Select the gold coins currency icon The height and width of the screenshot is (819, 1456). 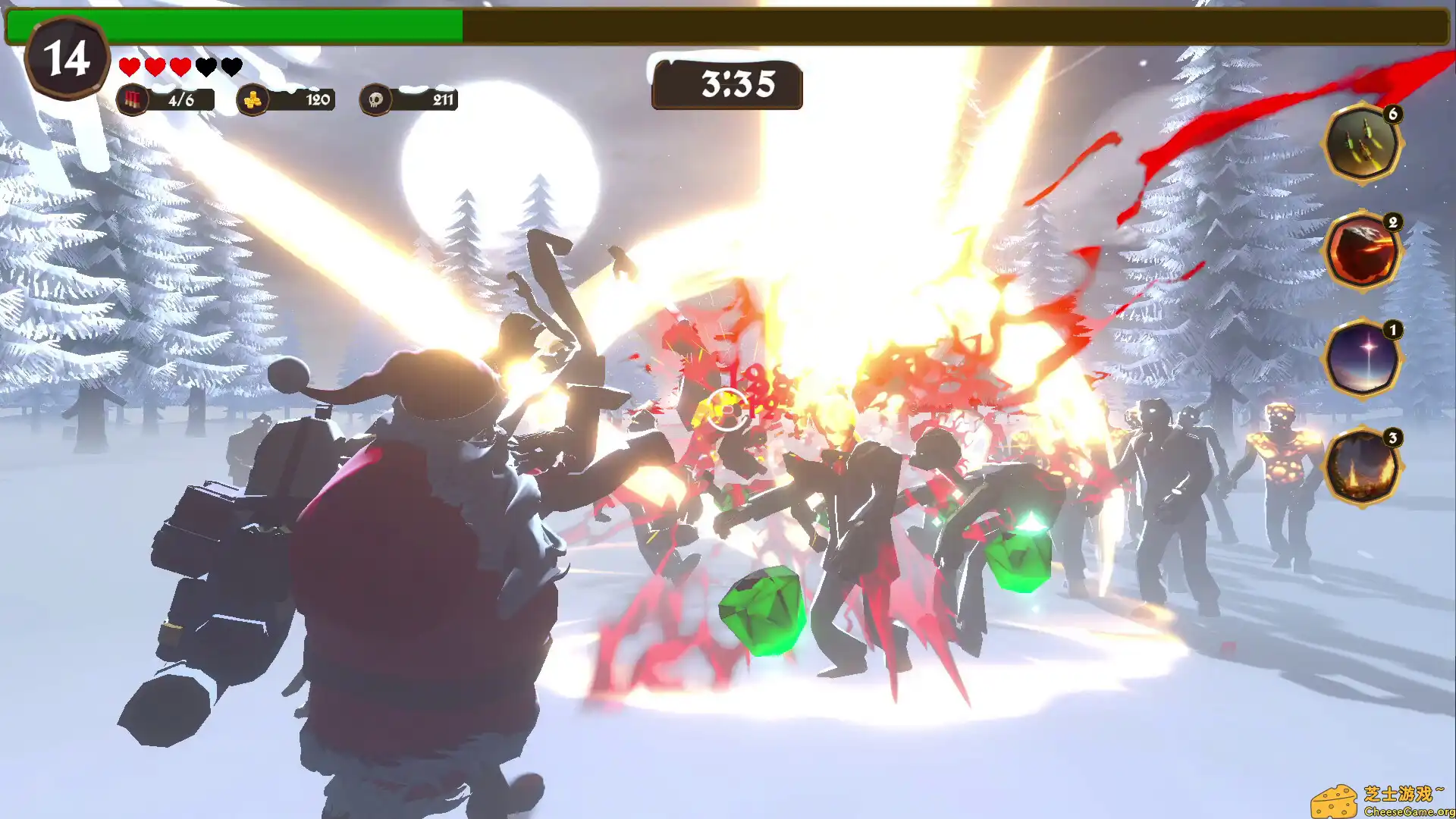click(x=256, y=99)
